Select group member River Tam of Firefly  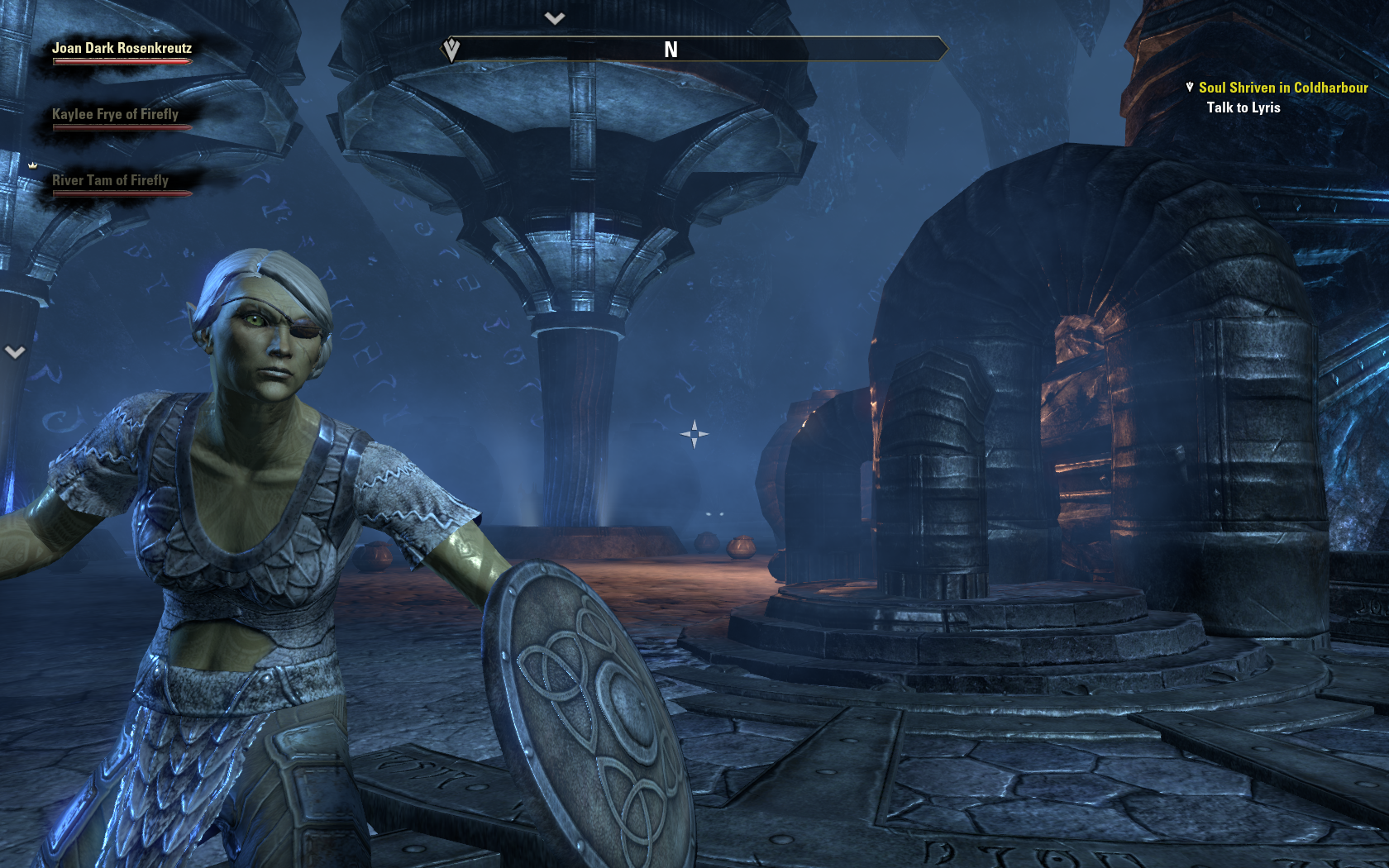pyautogui.click(x=110, y=181)
